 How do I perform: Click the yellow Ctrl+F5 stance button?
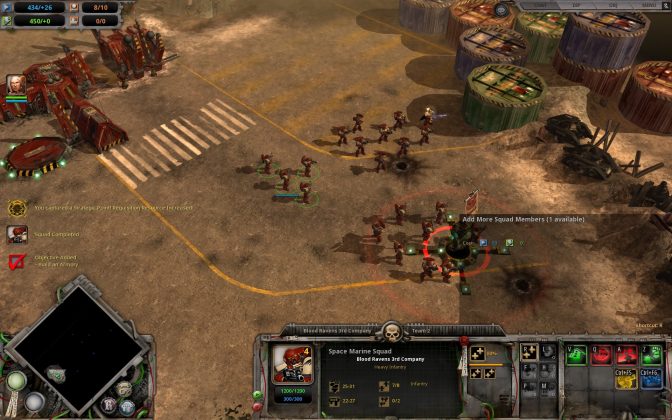click(x=625, y=376)
